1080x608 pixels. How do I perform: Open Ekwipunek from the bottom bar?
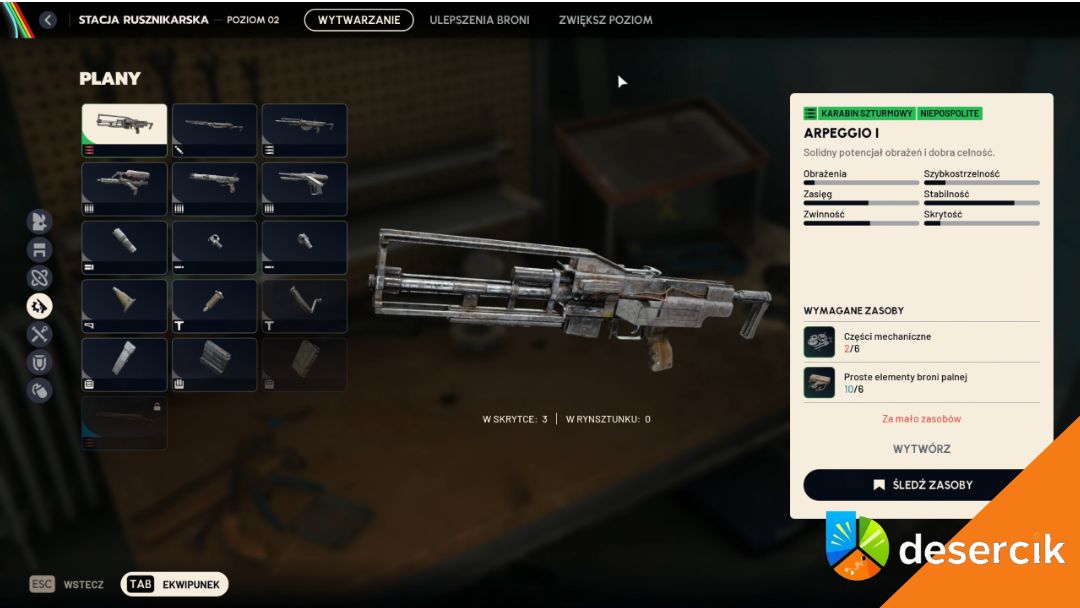[175, 584]
